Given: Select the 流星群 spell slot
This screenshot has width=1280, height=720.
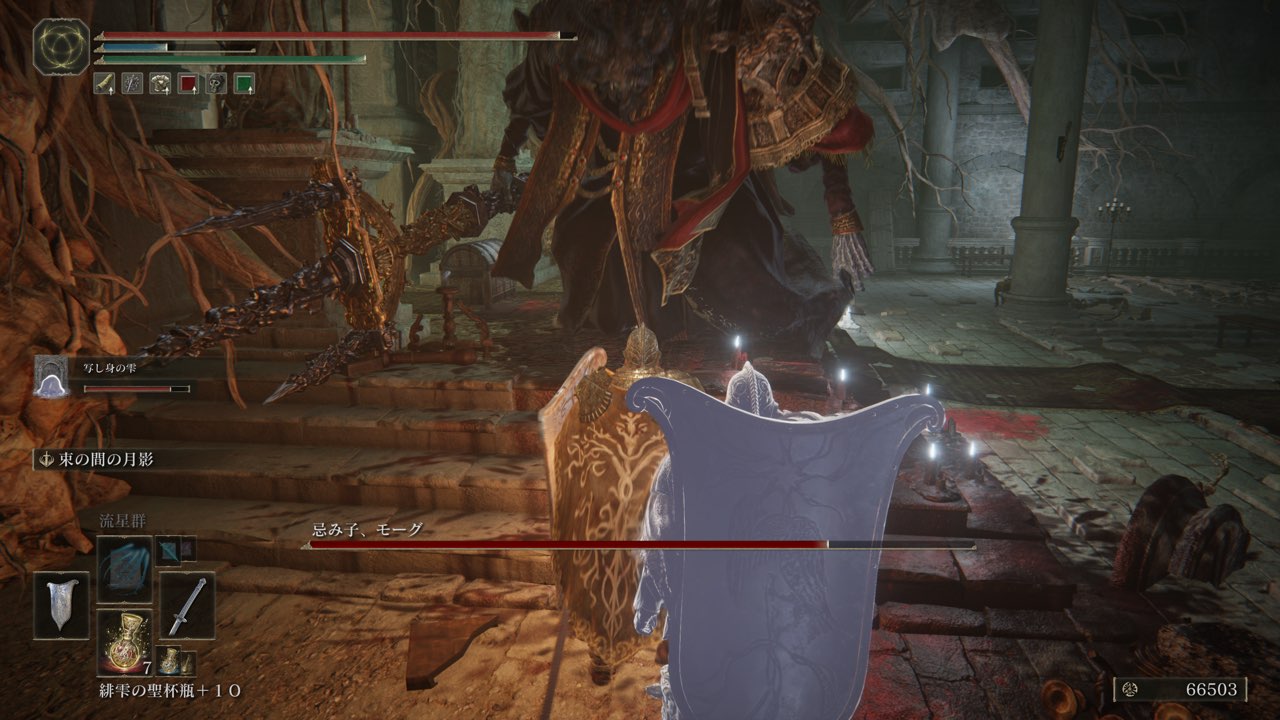Looking at the screenshot, I should click(x=125, y=569).
